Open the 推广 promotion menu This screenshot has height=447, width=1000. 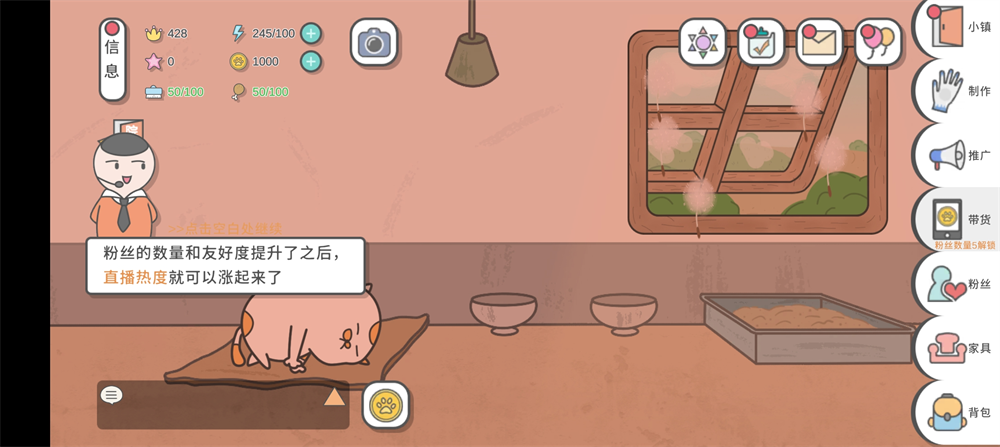coord(960,156)
